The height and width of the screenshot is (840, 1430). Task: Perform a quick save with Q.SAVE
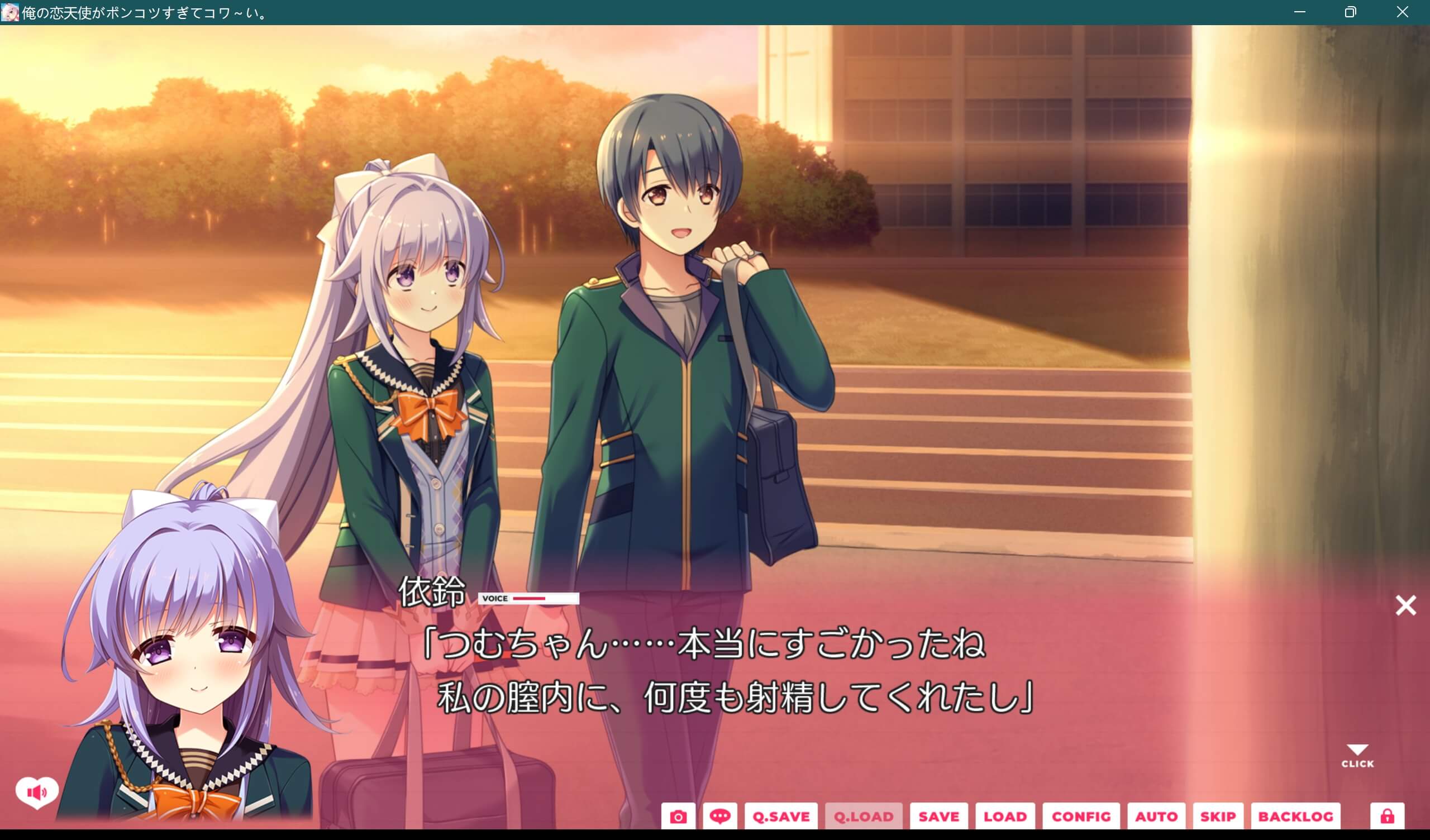(x=781, y=816)
